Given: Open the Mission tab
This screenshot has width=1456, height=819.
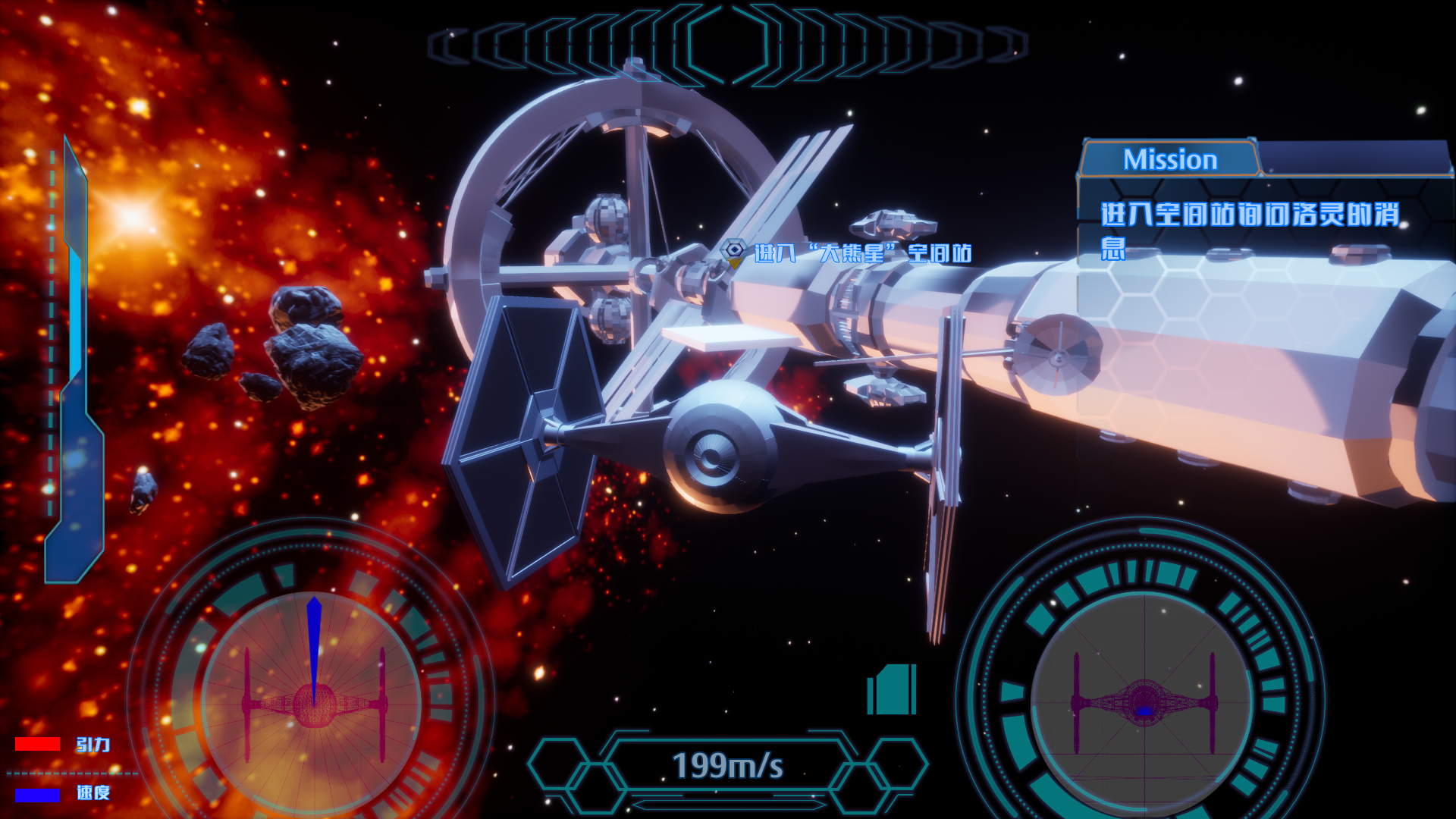Looking at the screenshot, I should (1169, 159).
